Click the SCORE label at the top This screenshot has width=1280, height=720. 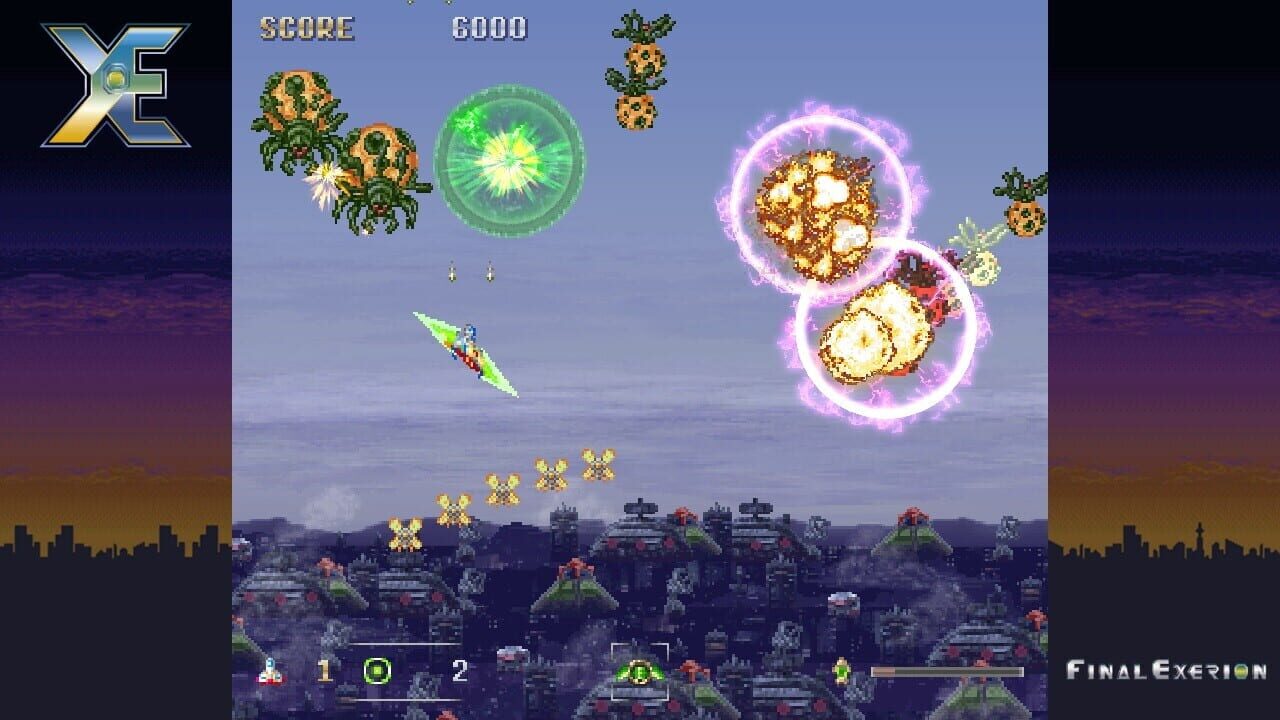pyautogui.click(x=305, y=27)
